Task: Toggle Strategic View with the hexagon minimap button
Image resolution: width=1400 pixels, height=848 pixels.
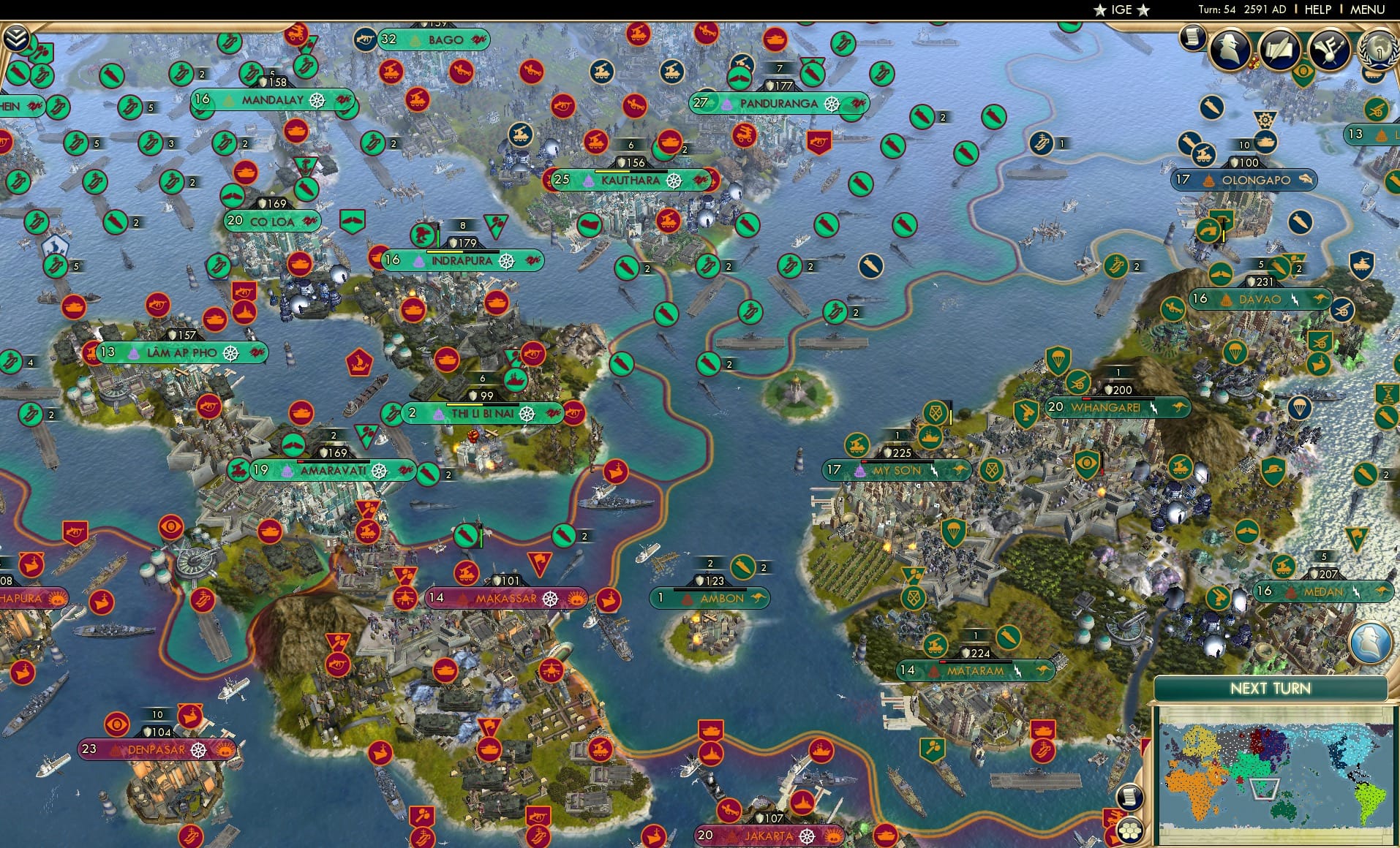Action: 1129,830
